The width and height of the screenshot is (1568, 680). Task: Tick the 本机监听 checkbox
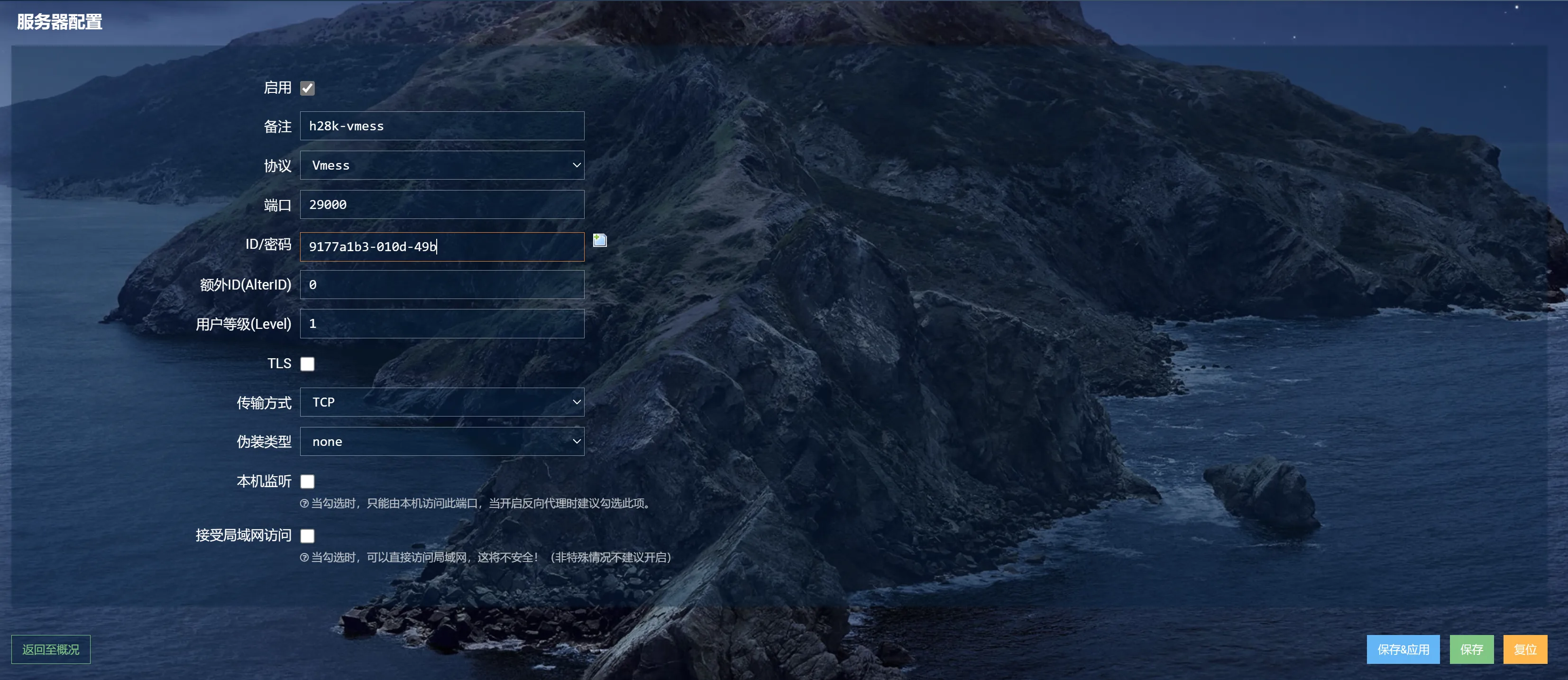307,482
